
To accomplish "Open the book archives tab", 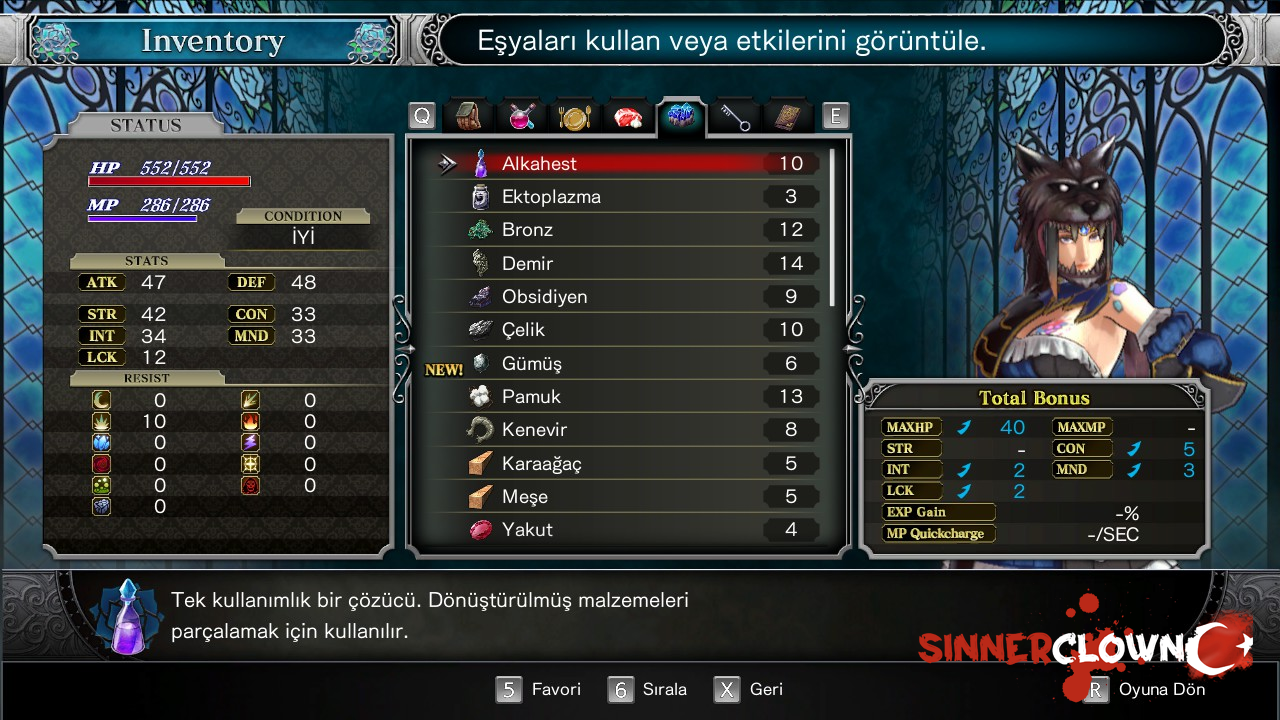I will (787, 114).
